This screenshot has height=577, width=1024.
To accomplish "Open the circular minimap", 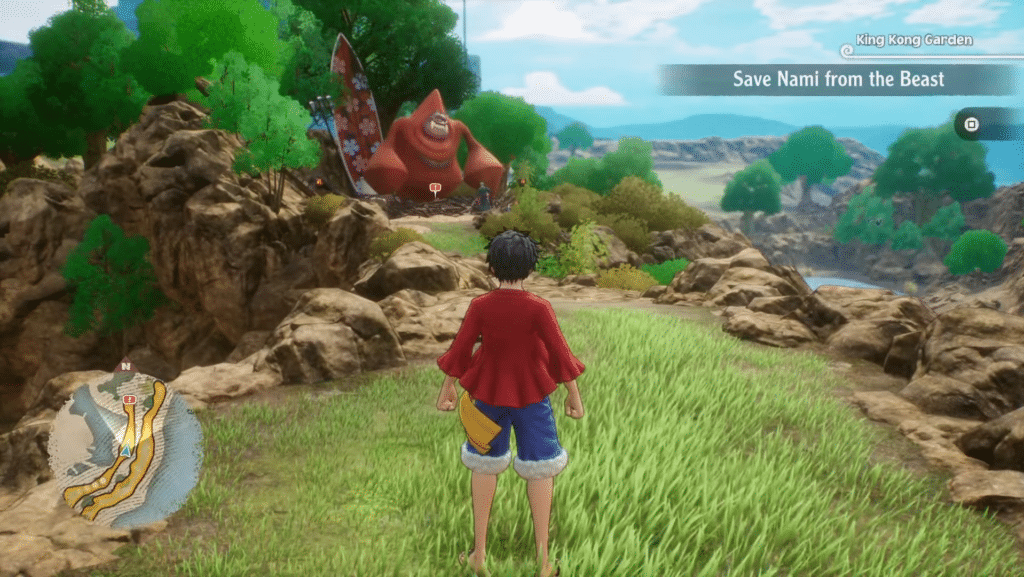I will (x=125, y=450).
